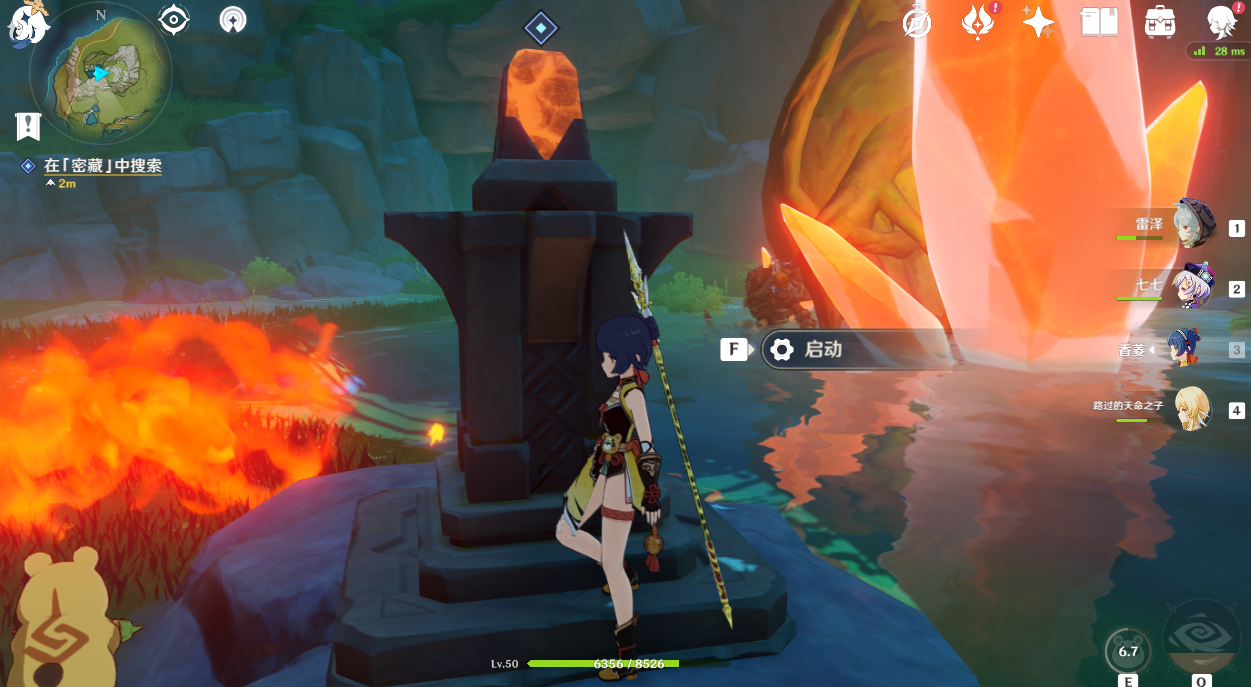
Task: Activate the Guoba elemental skill icon
Action: point(1128,652)
